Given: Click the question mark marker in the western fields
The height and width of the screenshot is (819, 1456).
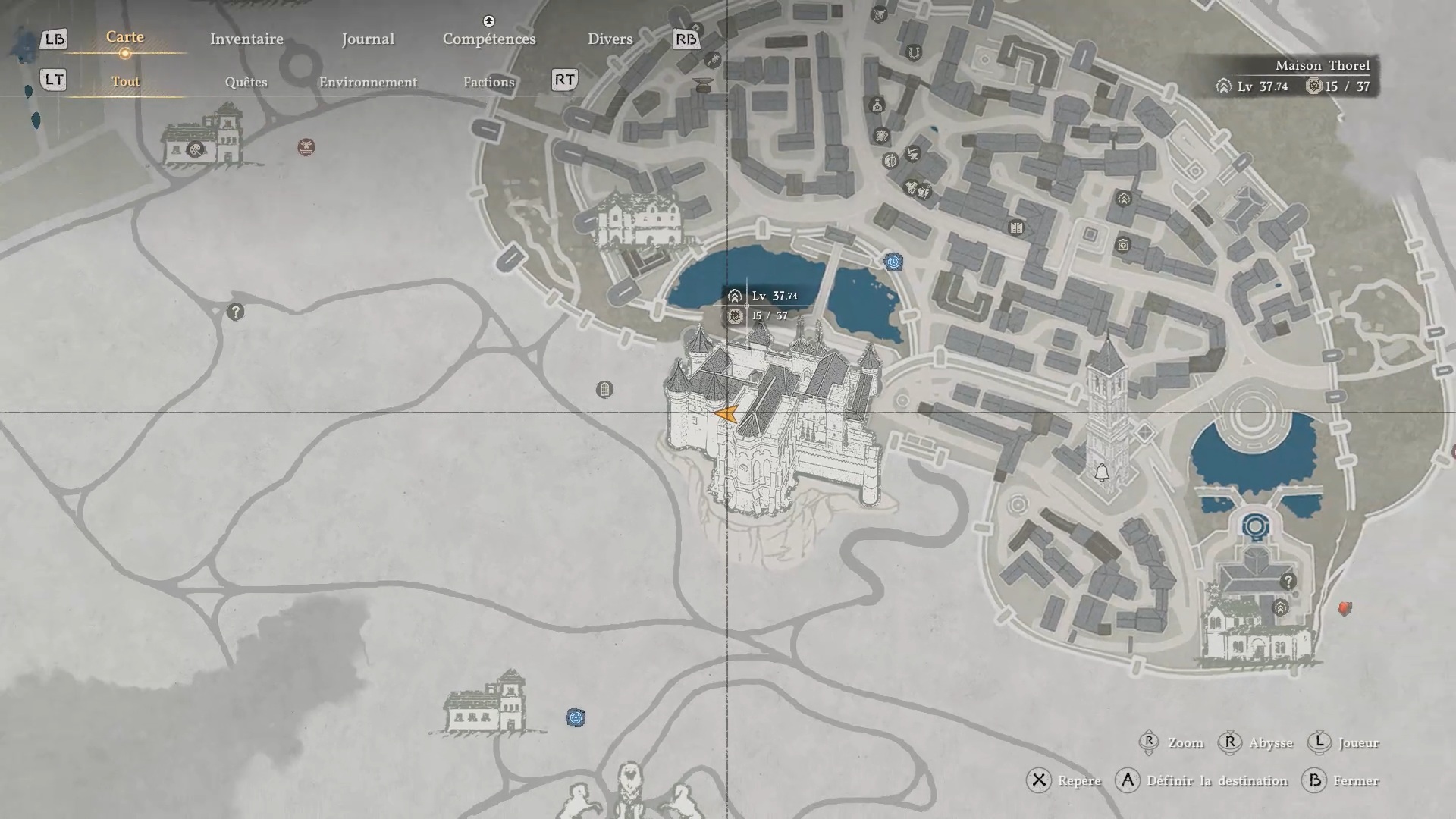Looking at the screenshot, I should [x=236, y=312].
